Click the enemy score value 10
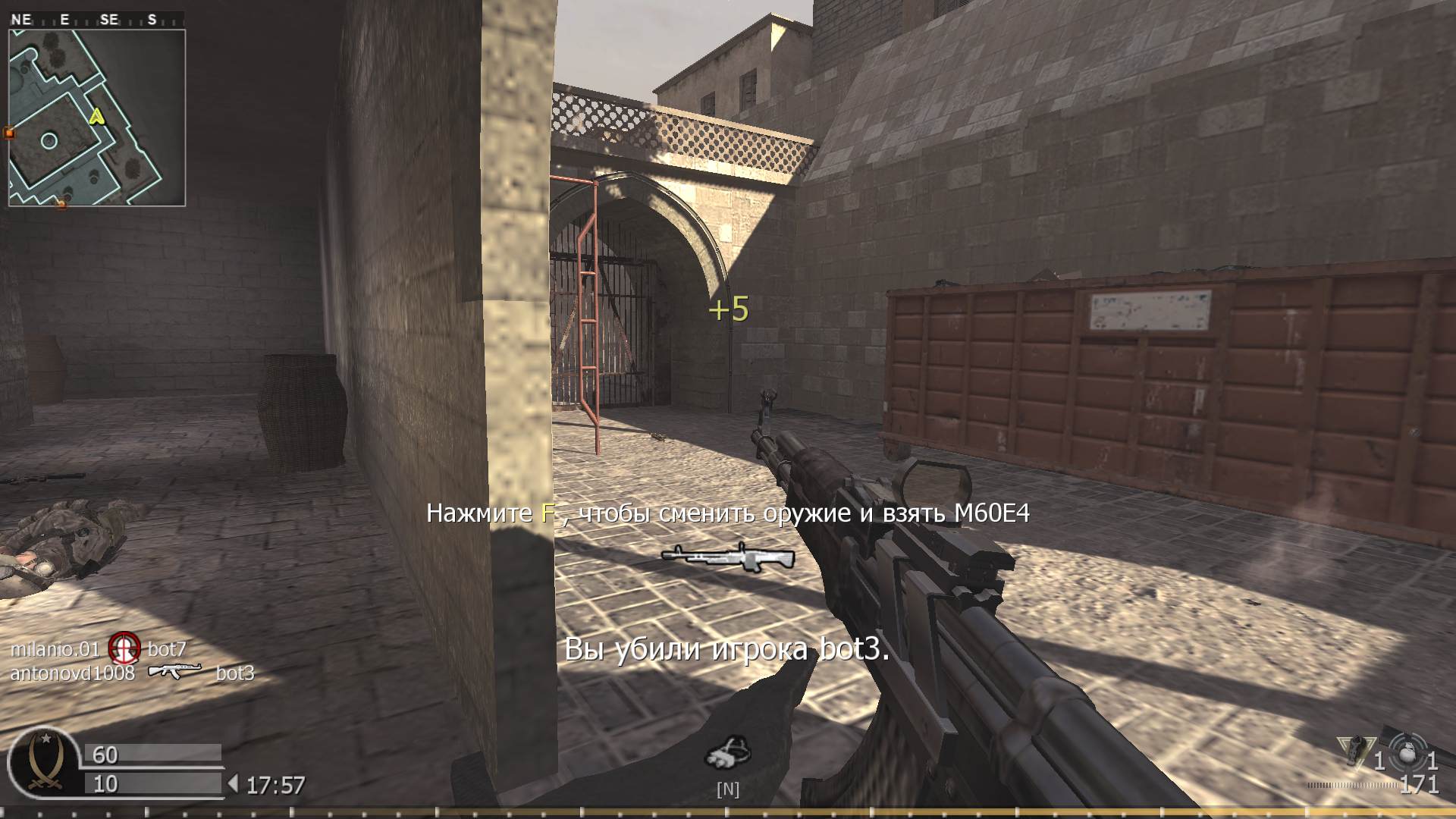 (x=105, y=782)
